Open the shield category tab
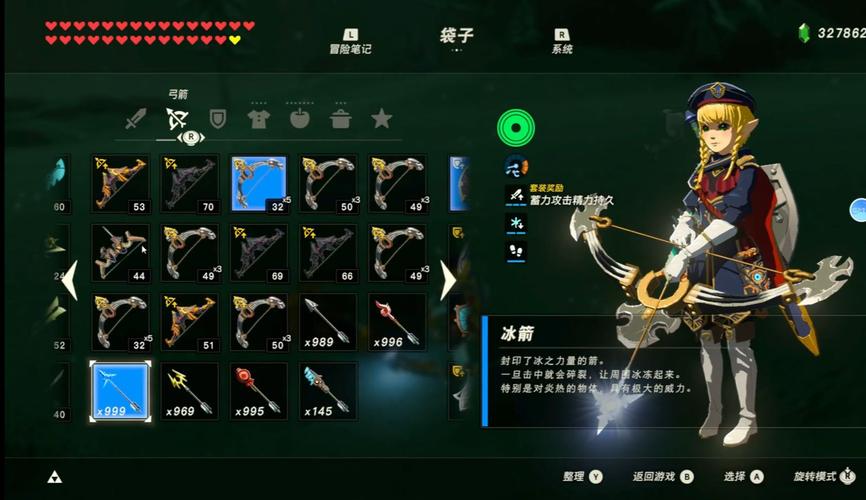This screenshot has height=500, width=866. [x=218, y=120]
